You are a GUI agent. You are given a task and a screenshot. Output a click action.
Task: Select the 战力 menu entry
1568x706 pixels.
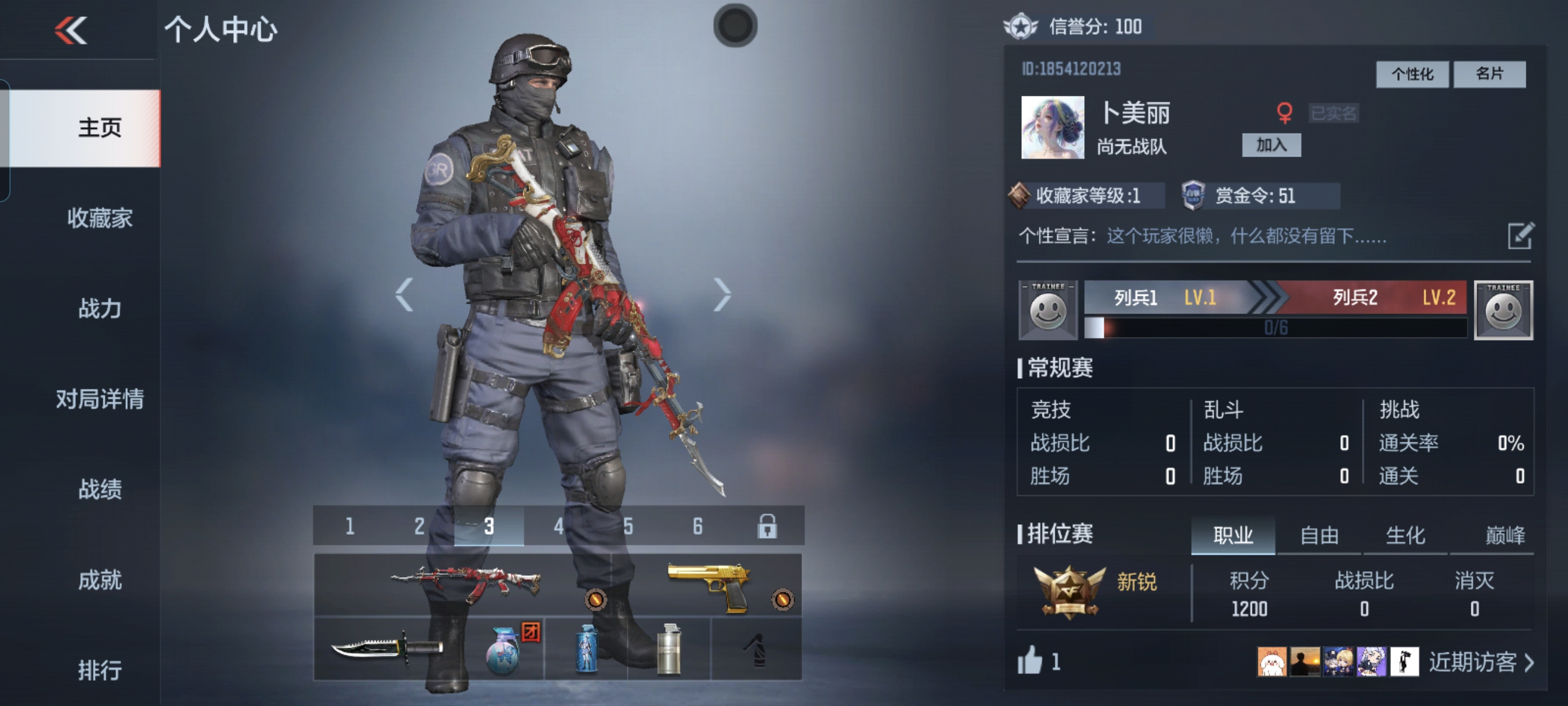[x=100, y=308]
